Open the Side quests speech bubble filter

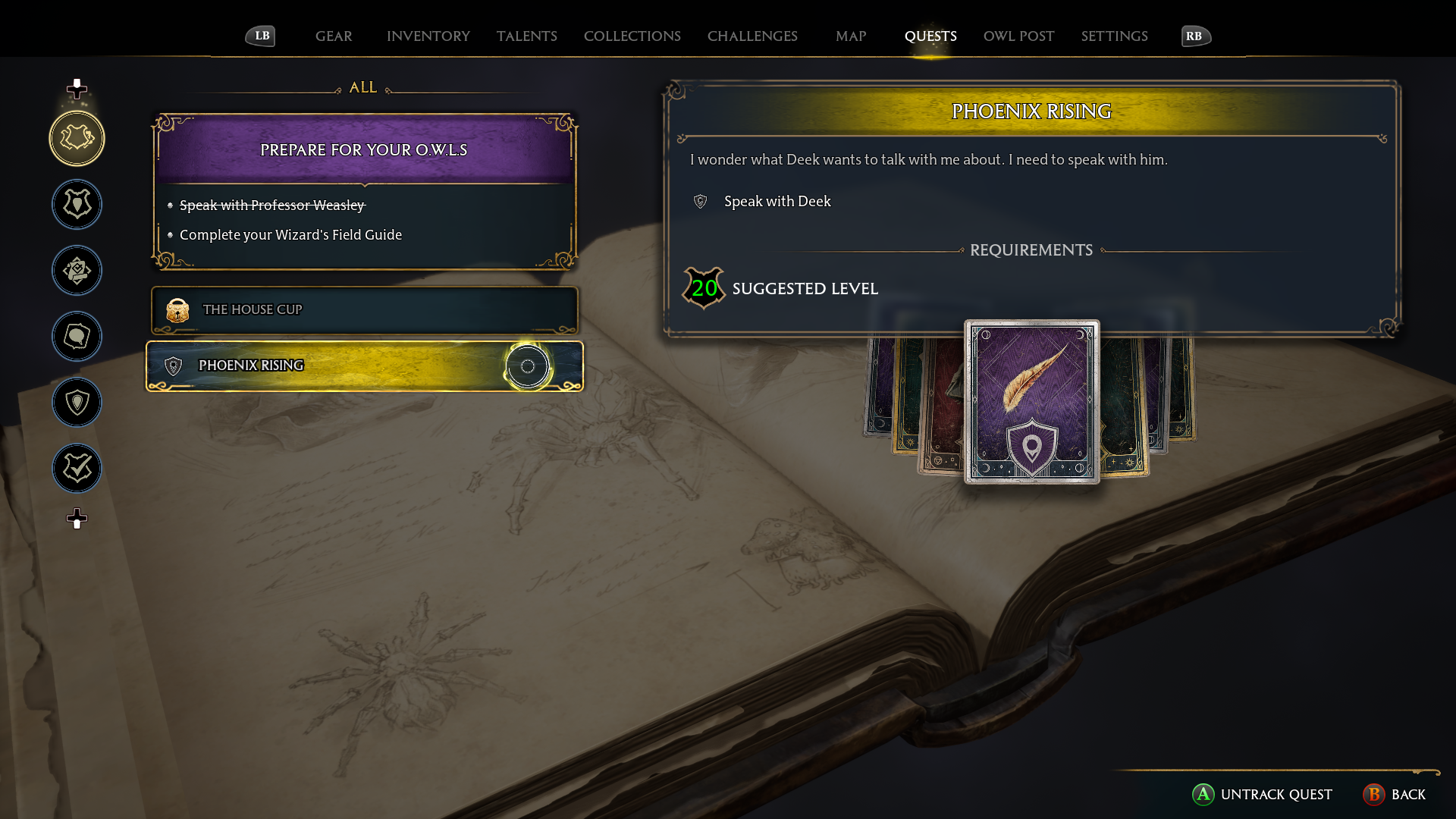(x=77, y=336)
